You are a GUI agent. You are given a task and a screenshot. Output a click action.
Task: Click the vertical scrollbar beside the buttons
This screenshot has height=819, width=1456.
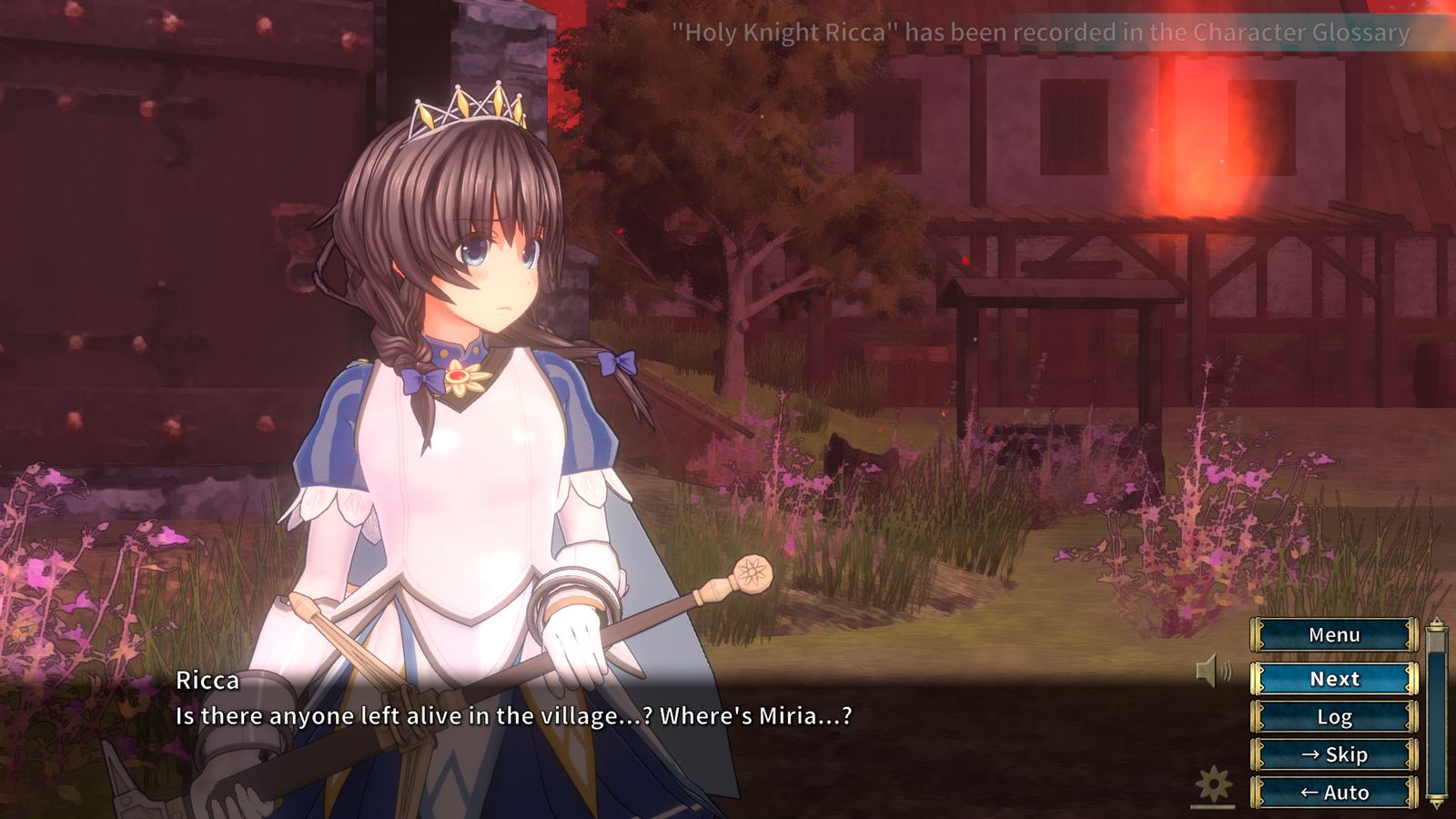pyautogui.click(x=1437, y=713)
